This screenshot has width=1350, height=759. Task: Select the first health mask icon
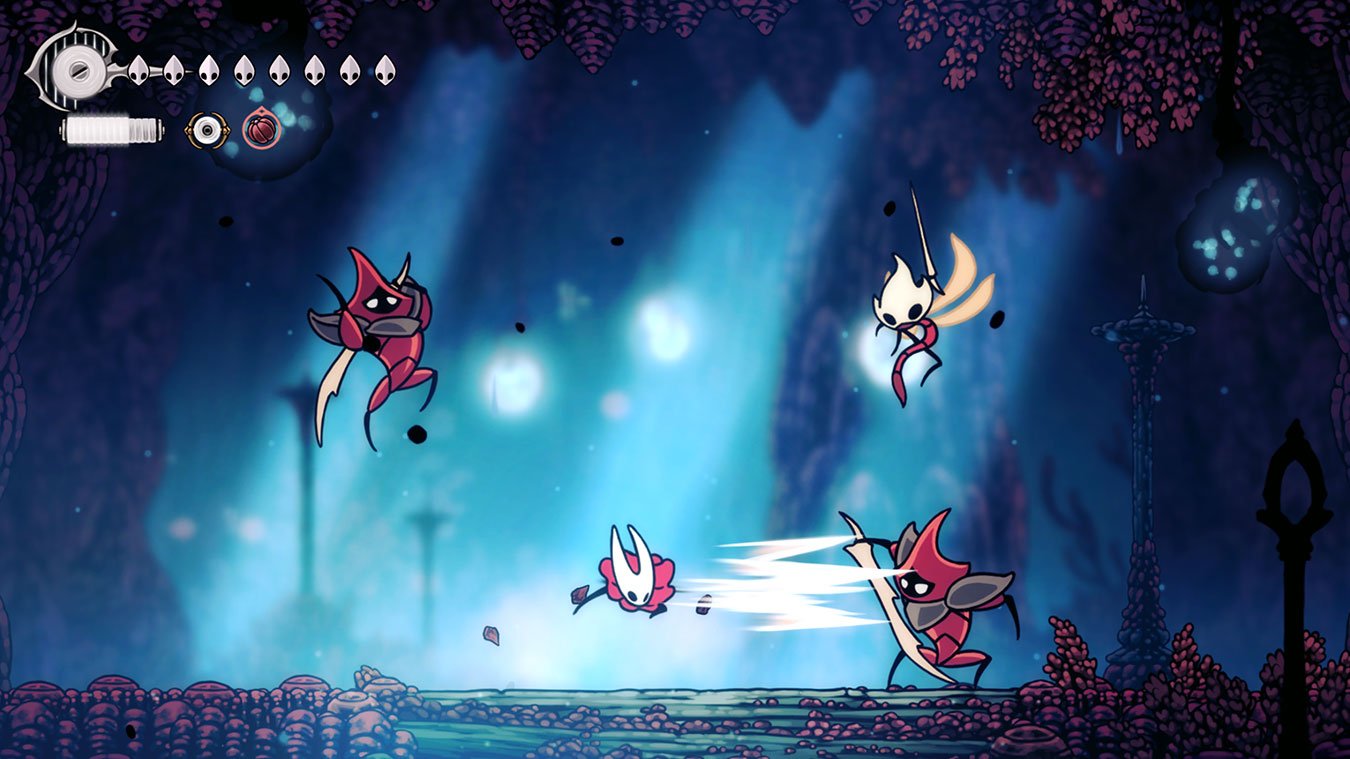tap(138, 70)
